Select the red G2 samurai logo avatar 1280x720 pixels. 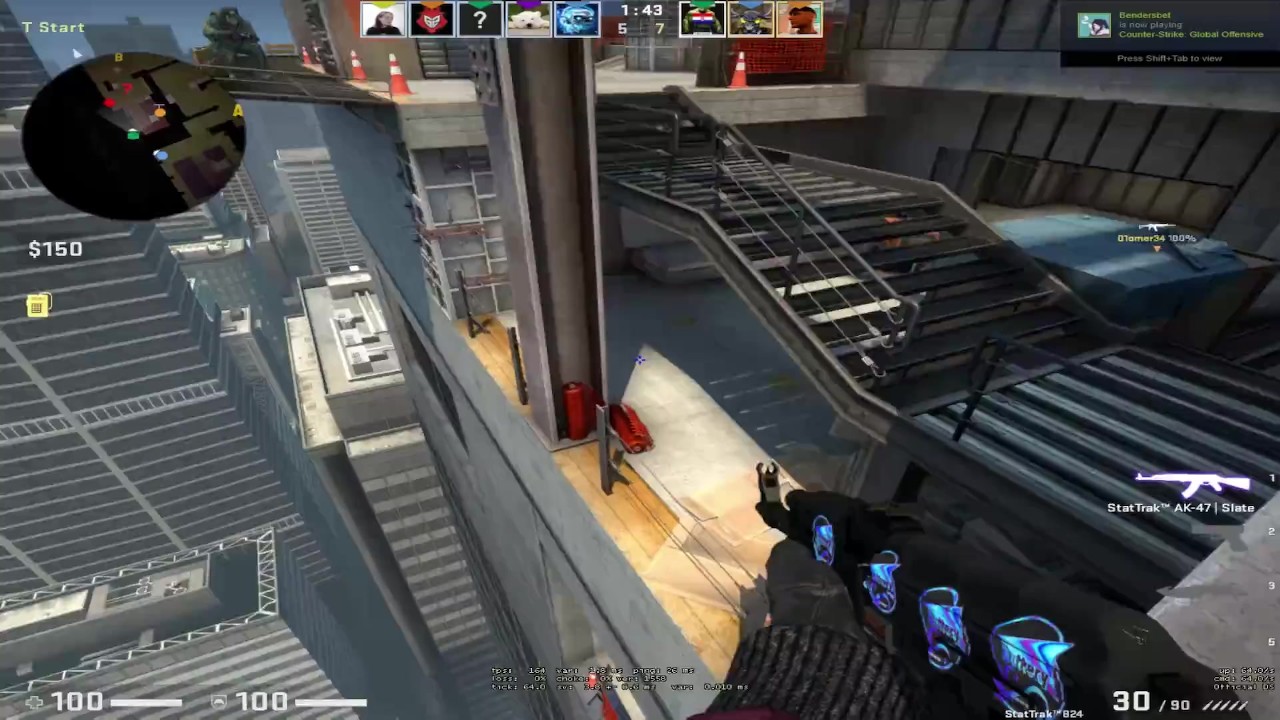click(x=432, y=19)
